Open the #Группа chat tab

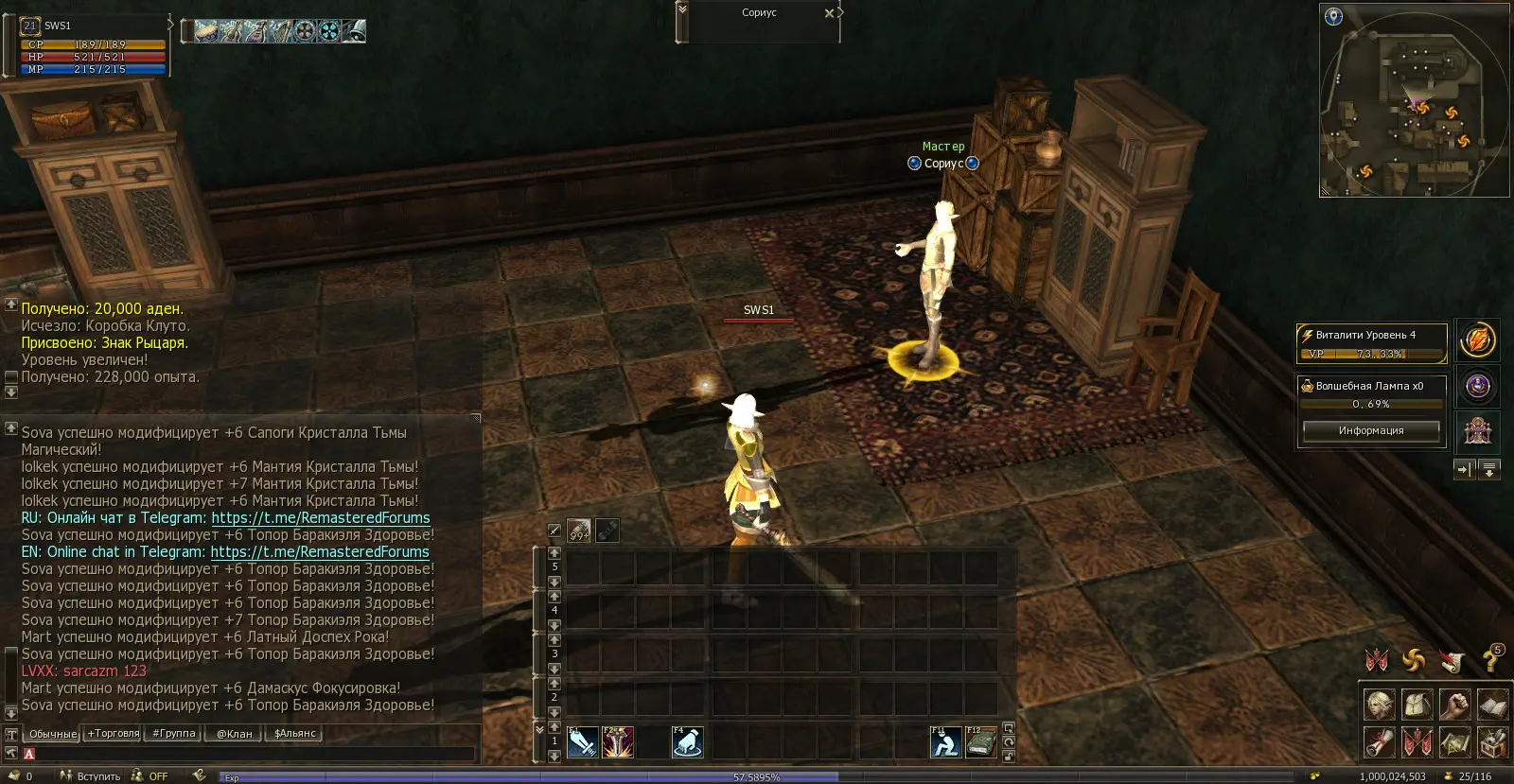point(174,734)
